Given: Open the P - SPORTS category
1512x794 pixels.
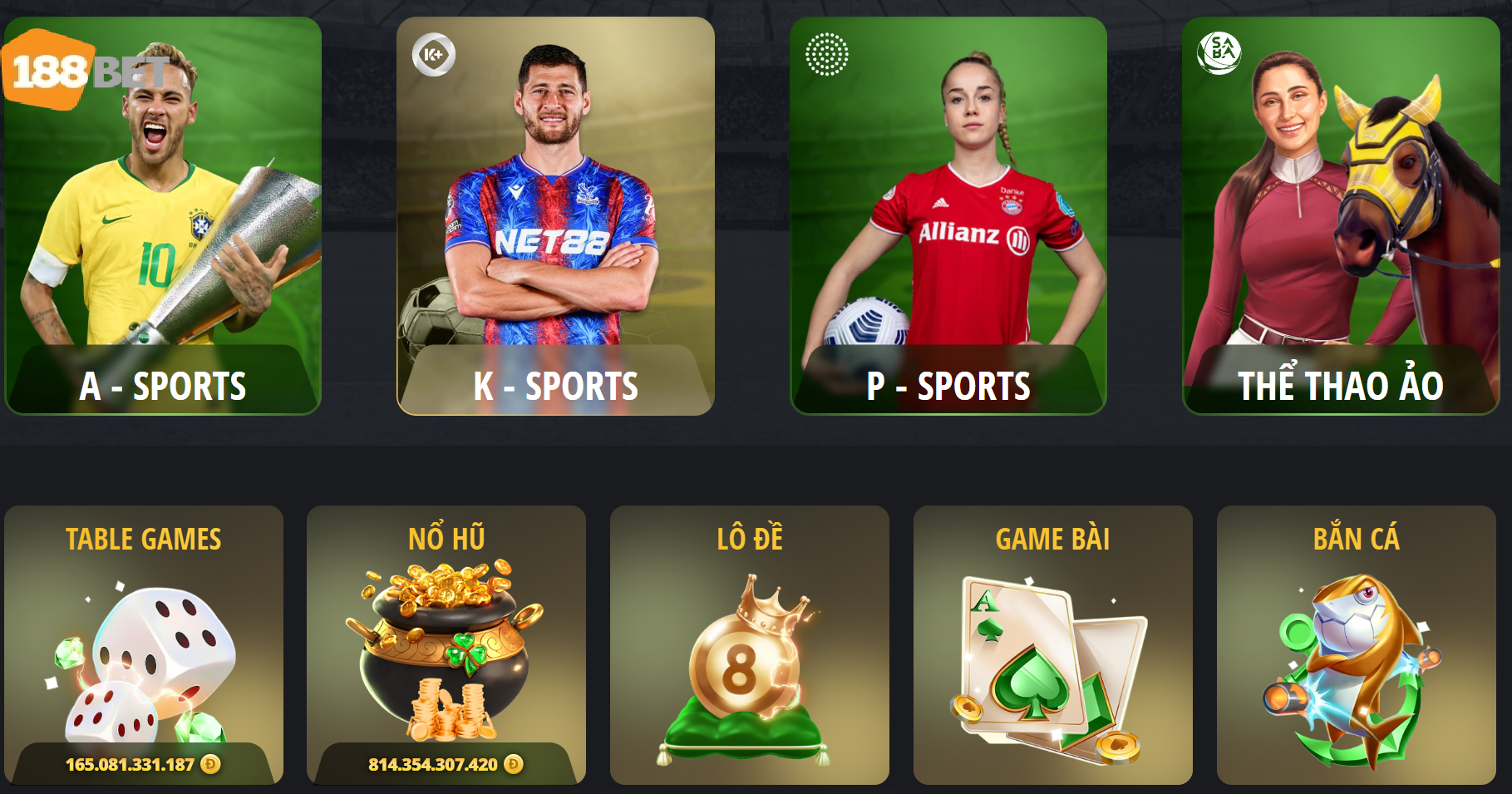Looking at the screenshot, I should [948, 385].
